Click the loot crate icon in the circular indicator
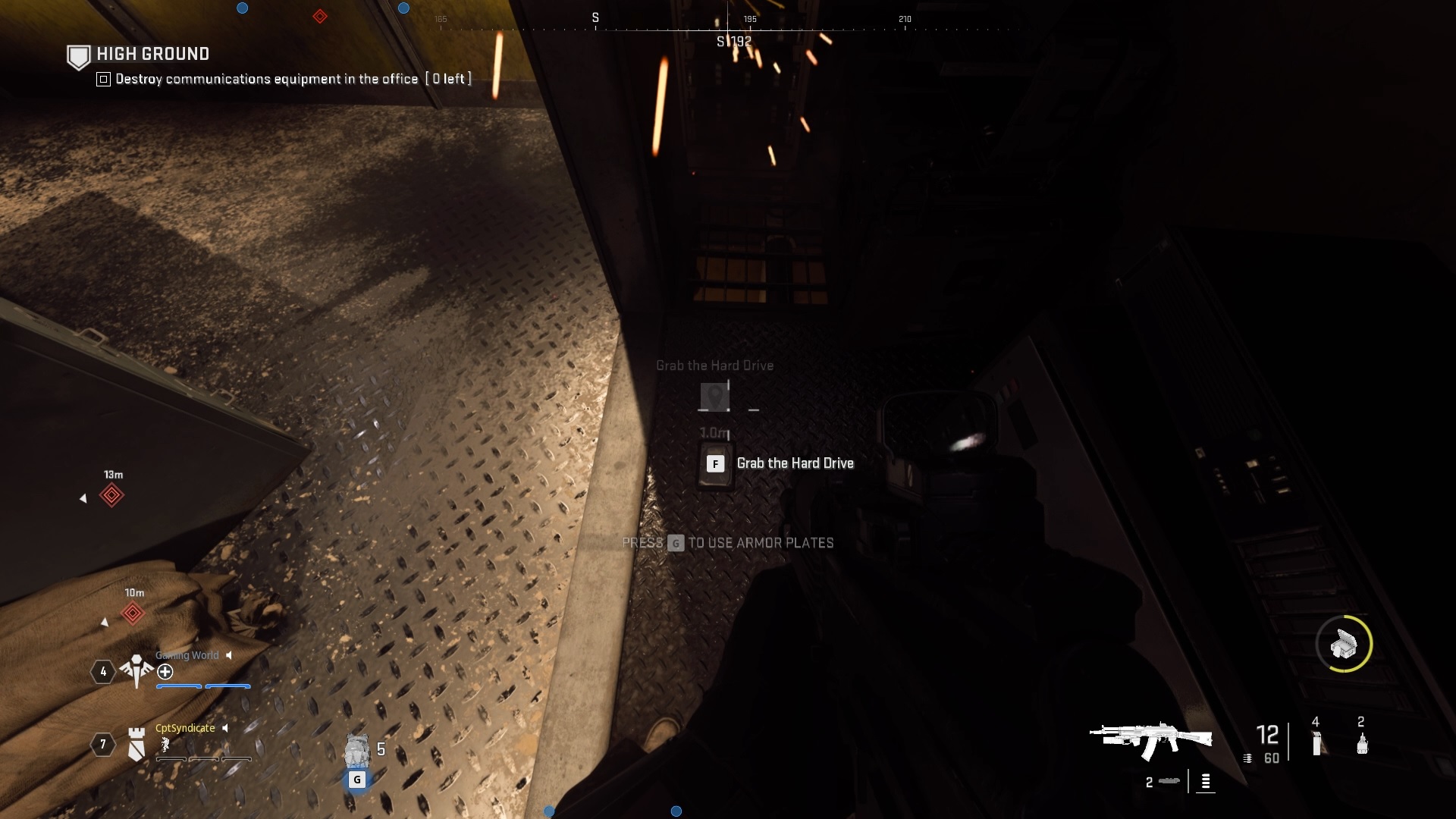Screen dimensions: 1456x819 [x=1346, y=645]
